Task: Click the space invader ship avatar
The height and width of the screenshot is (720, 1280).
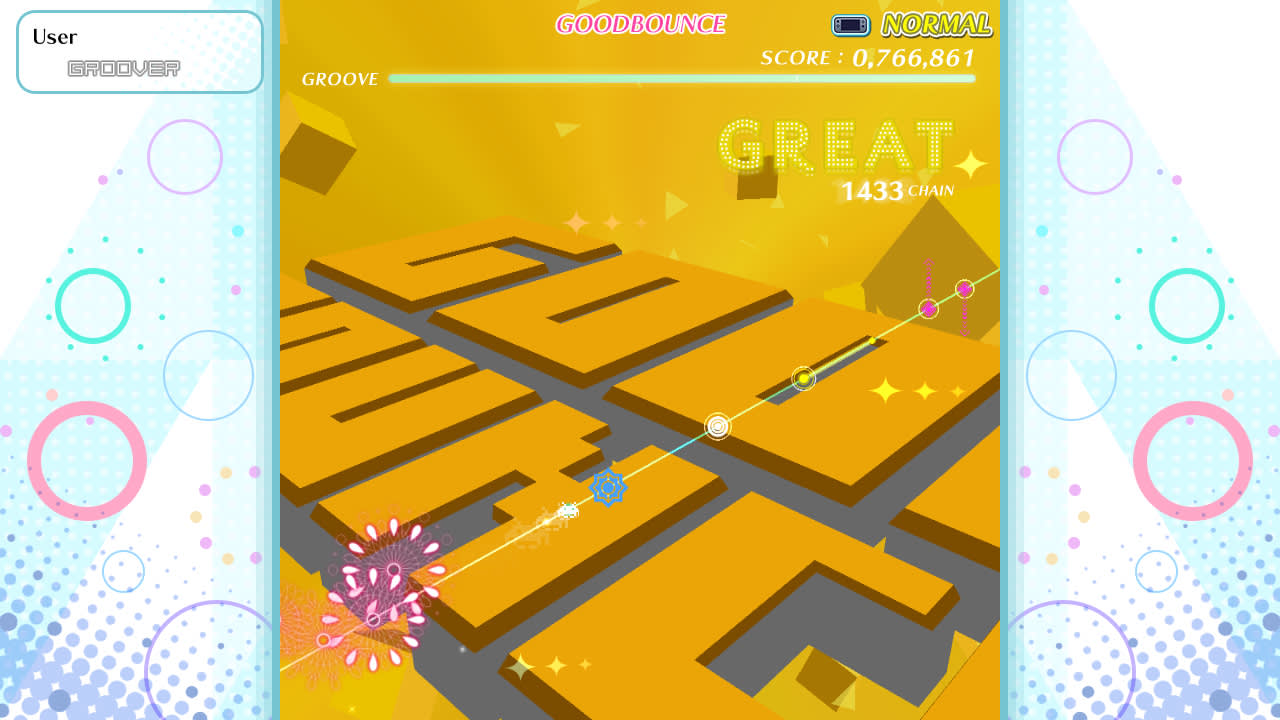Action: tap(566, 508)
